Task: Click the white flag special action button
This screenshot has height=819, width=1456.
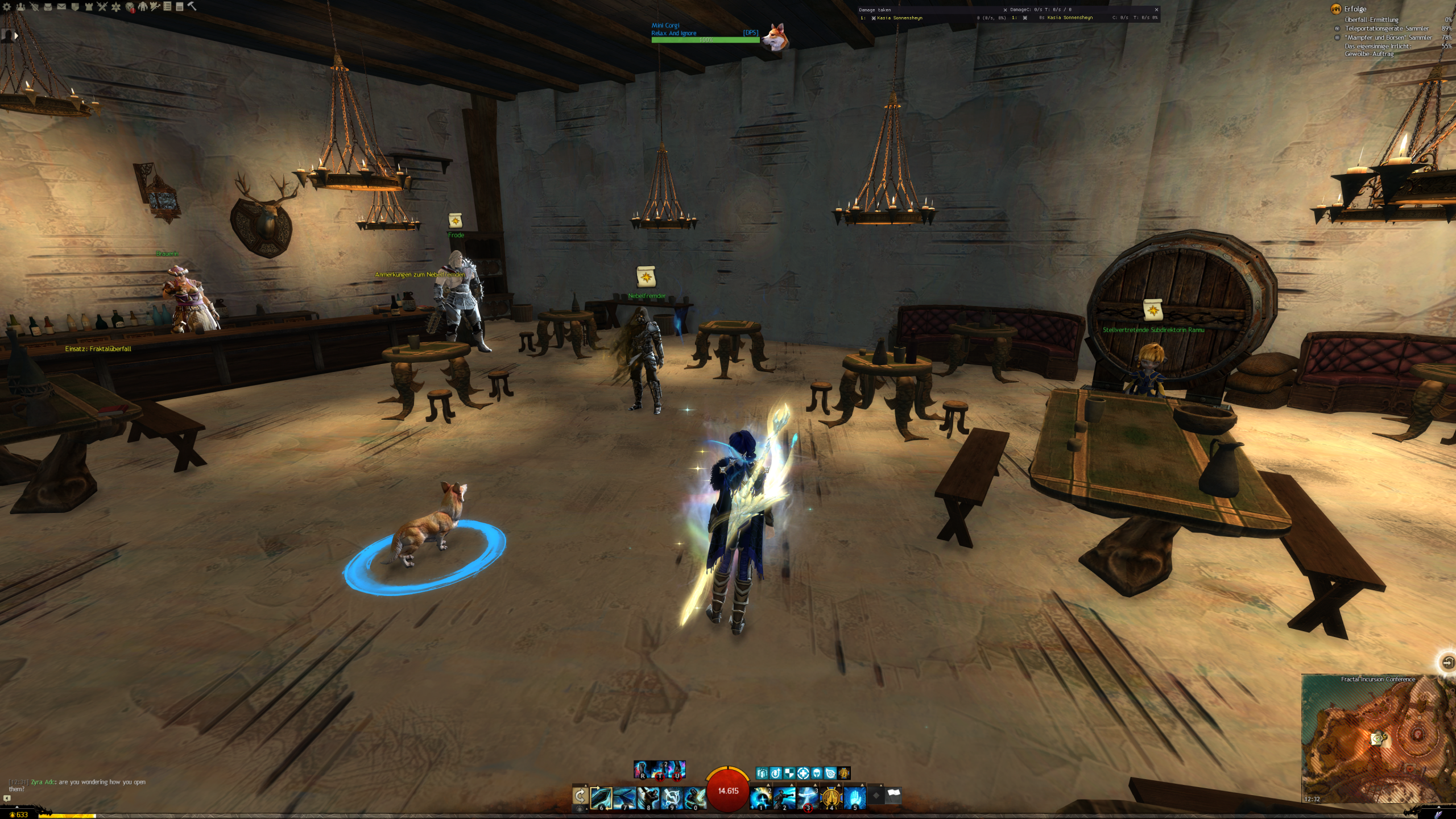Action: [x=894, y=796]
